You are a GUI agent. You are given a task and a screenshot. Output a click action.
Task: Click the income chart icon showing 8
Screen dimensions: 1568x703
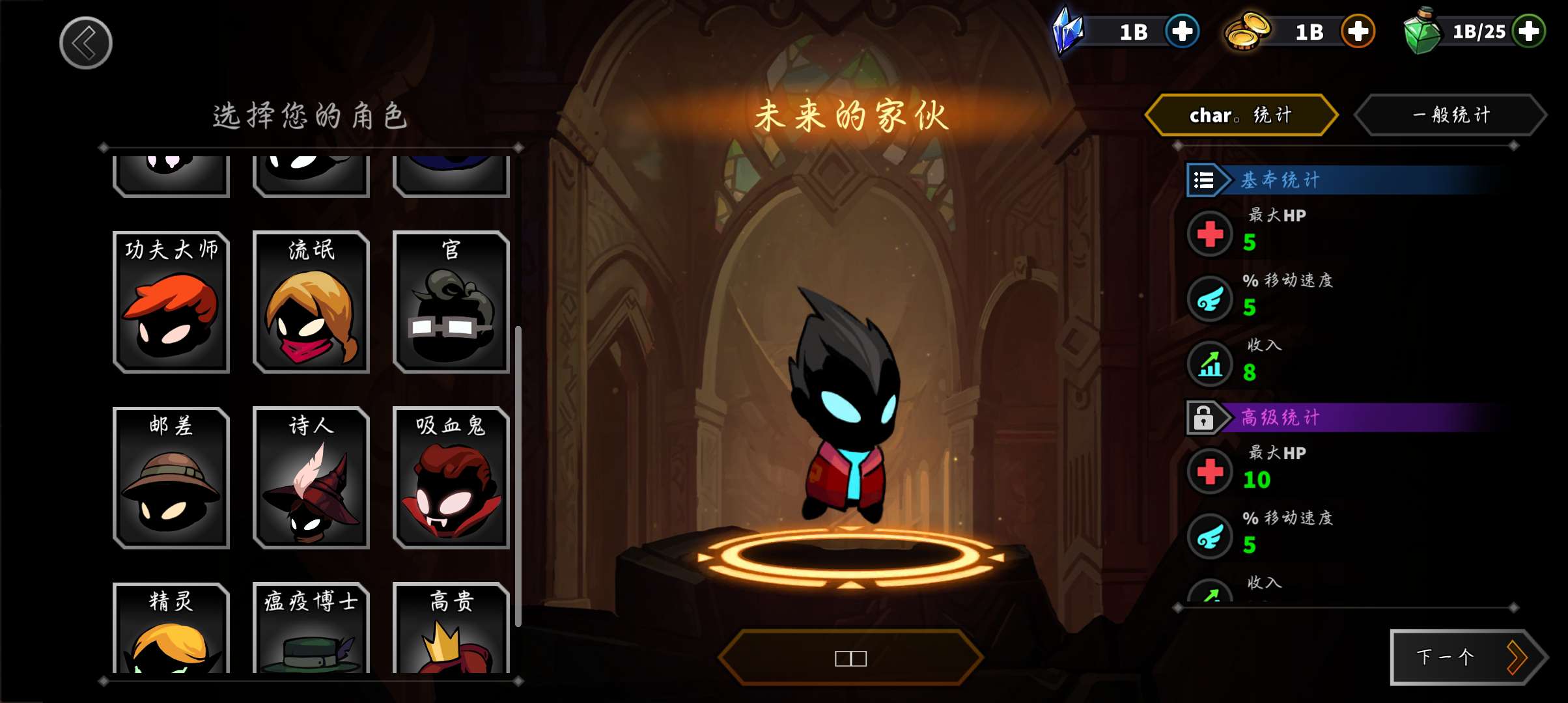pos(1210,365)
